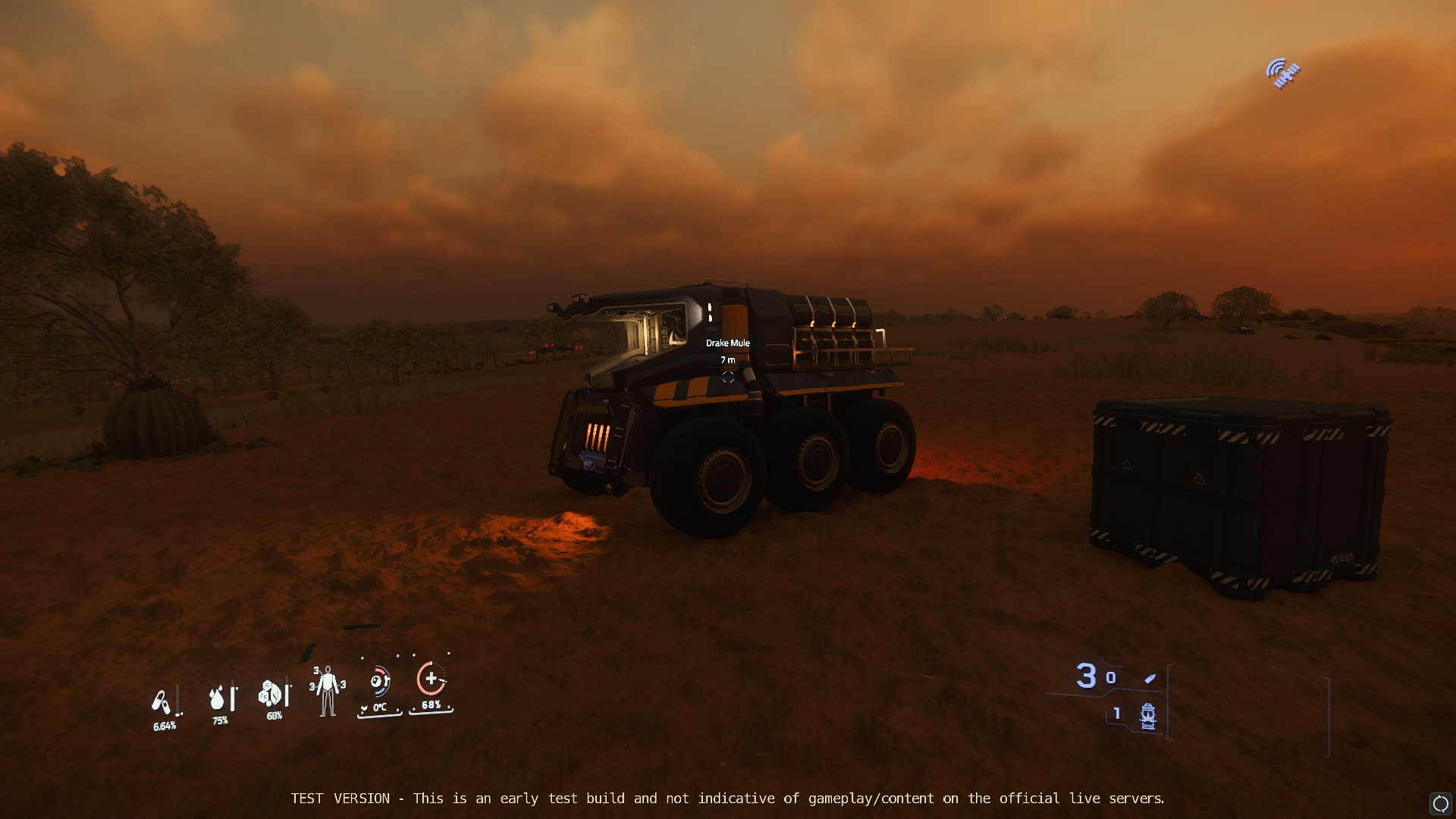The height and width of the screenshot is (819, 1456).
Task: Click the body temperature gauge icon
Action: click(379, 682)
